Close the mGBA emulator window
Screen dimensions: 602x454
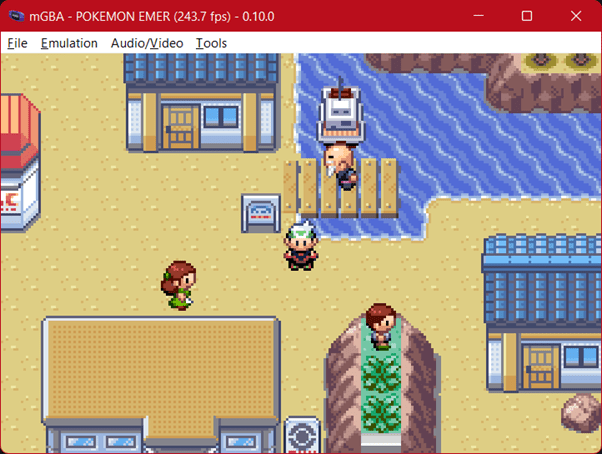(573, 16)
